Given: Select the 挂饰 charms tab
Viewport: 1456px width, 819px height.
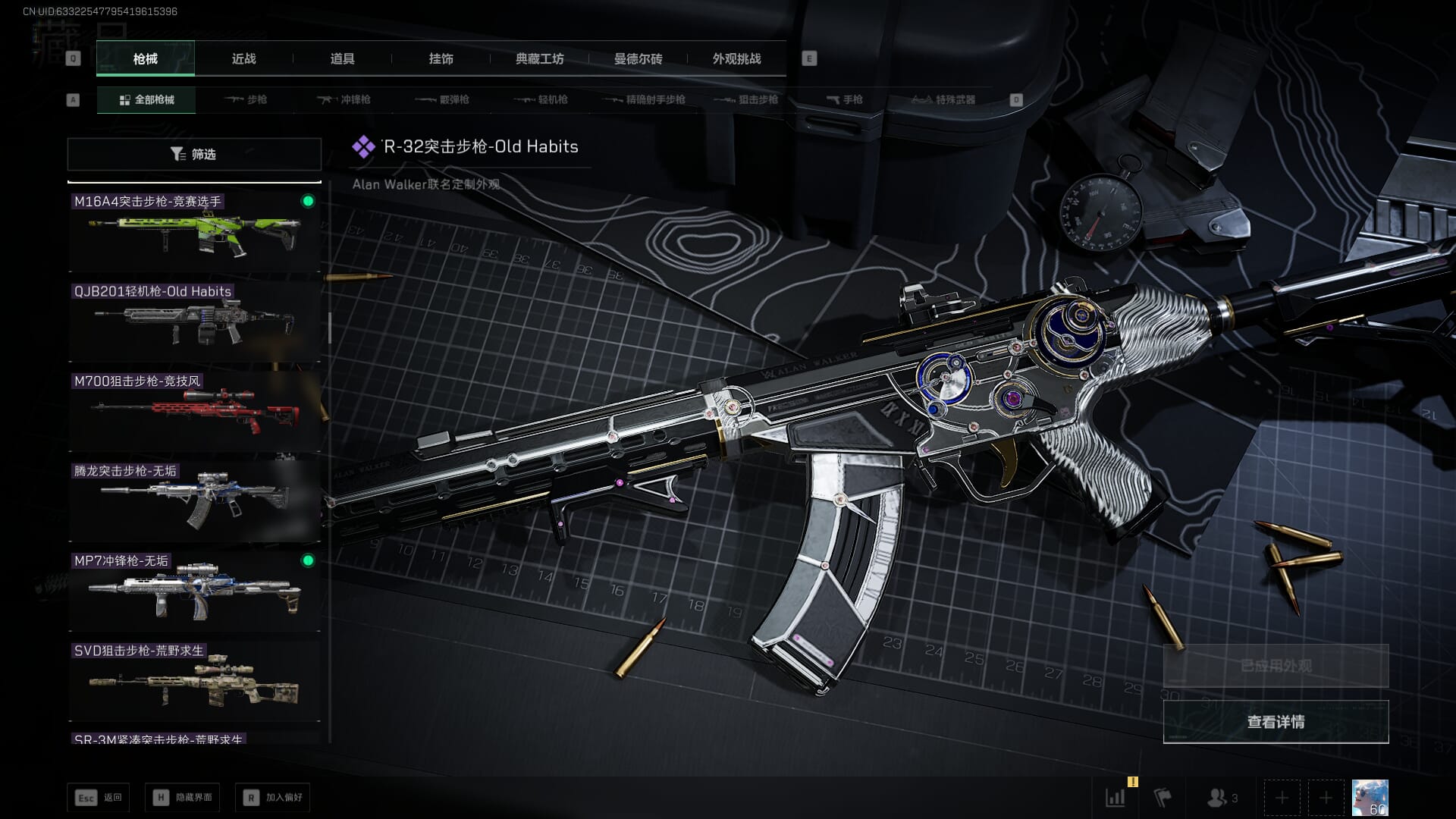Looking at the screenshot, I should 441,59.
